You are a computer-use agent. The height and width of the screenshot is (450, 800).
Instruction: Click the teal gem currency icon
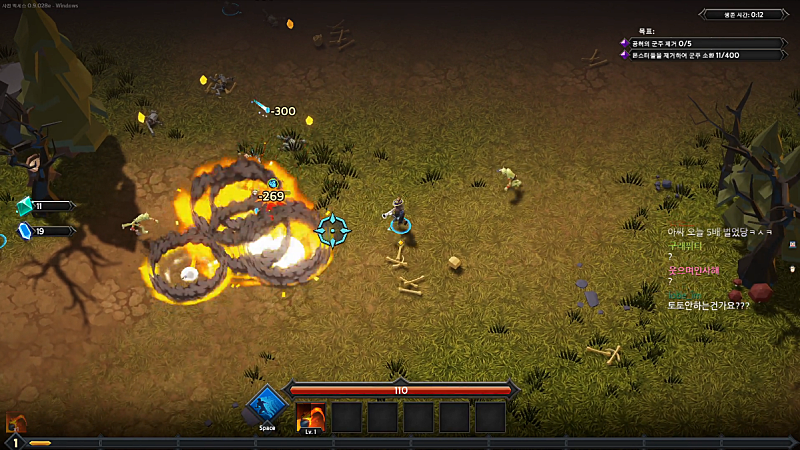[x=25, y=206]
